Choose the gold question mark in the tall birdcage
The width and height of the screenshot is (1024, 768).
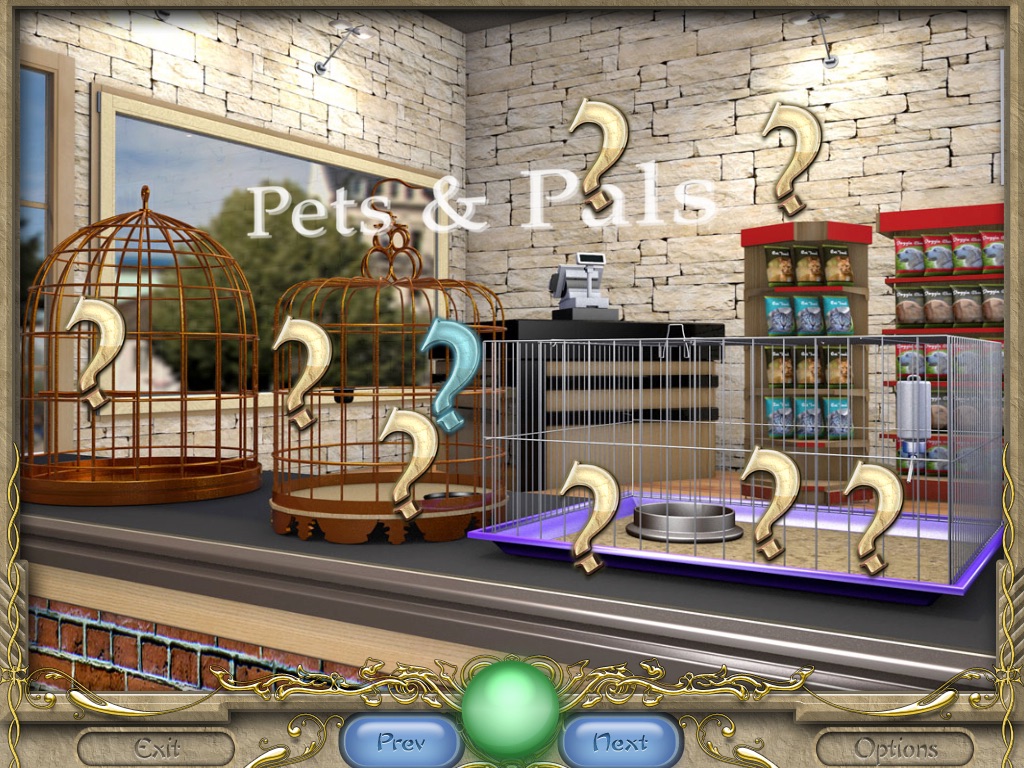click(x=95, y=350)
